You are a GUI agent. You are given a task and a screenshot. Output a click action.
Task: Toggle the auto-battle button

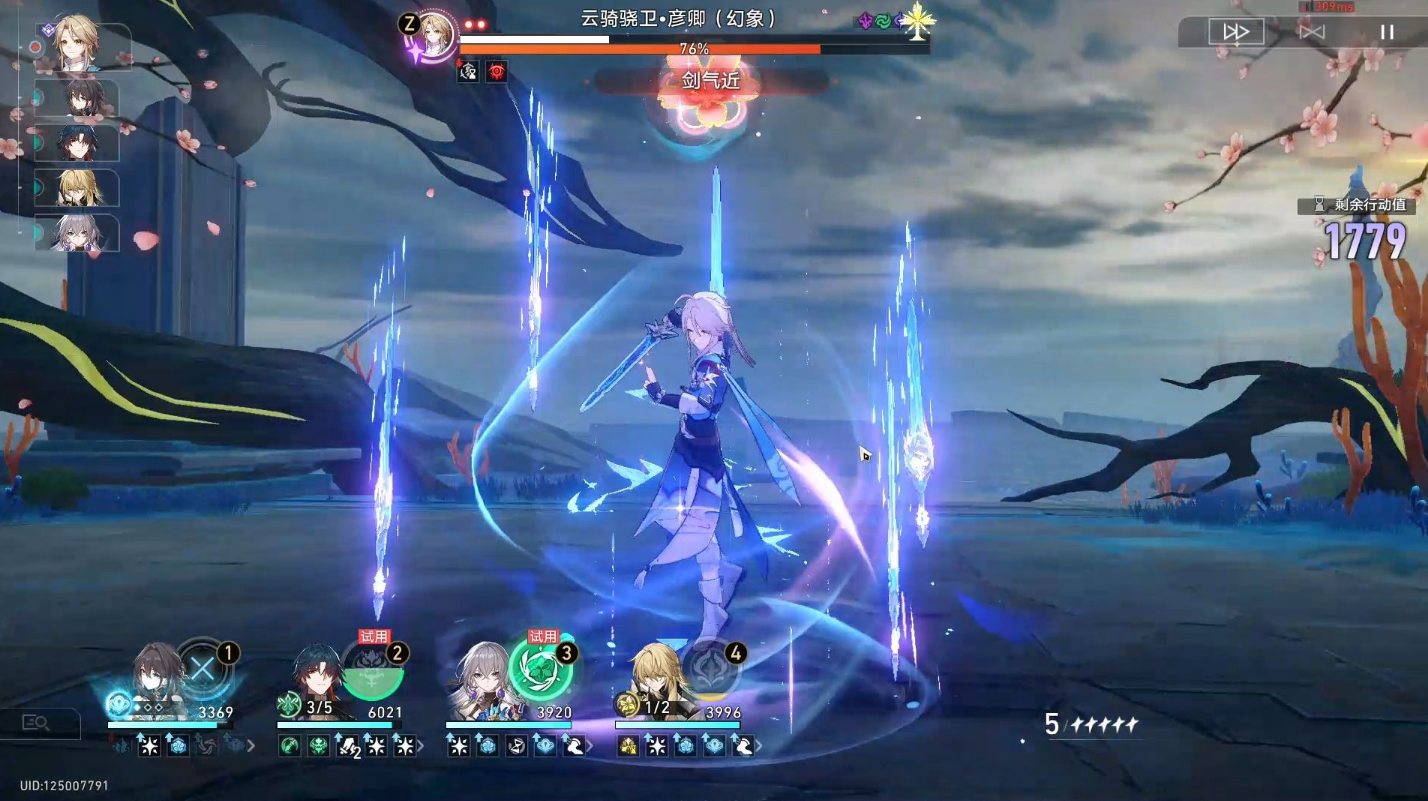coord(1311,32)
